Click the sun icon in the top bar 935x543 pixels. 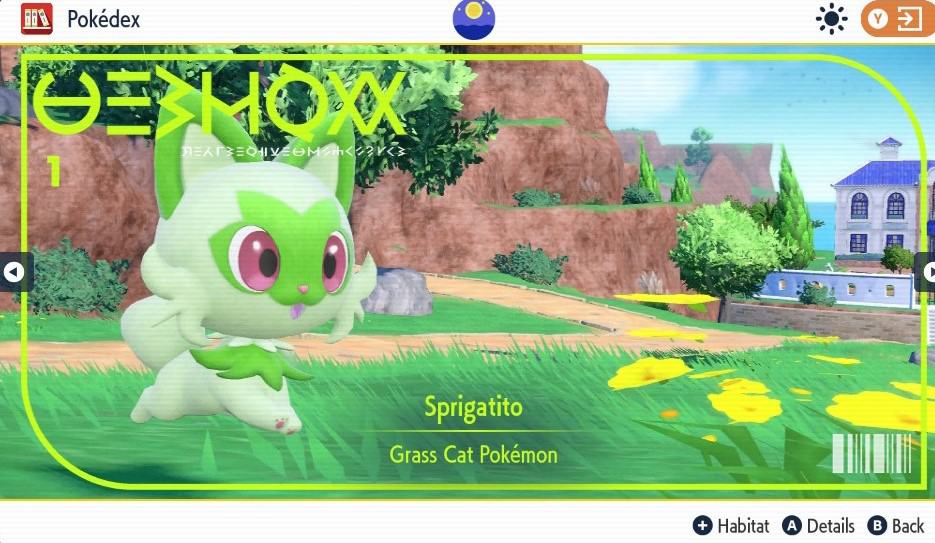[831, 20]
